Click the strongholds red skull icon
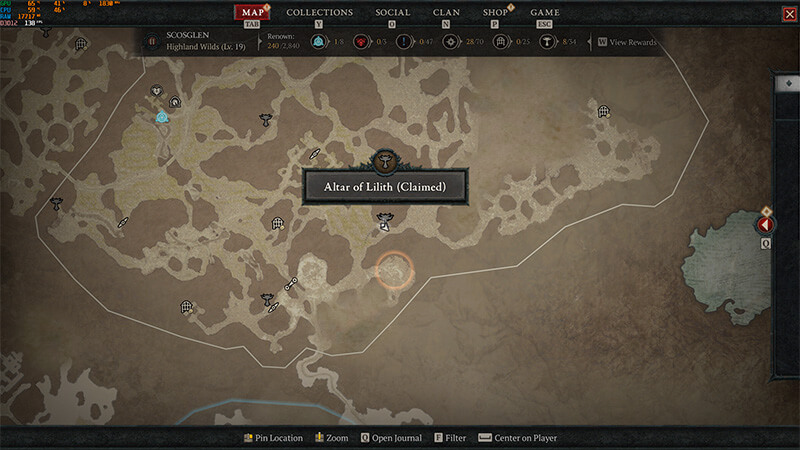 [x=360, y=42]
